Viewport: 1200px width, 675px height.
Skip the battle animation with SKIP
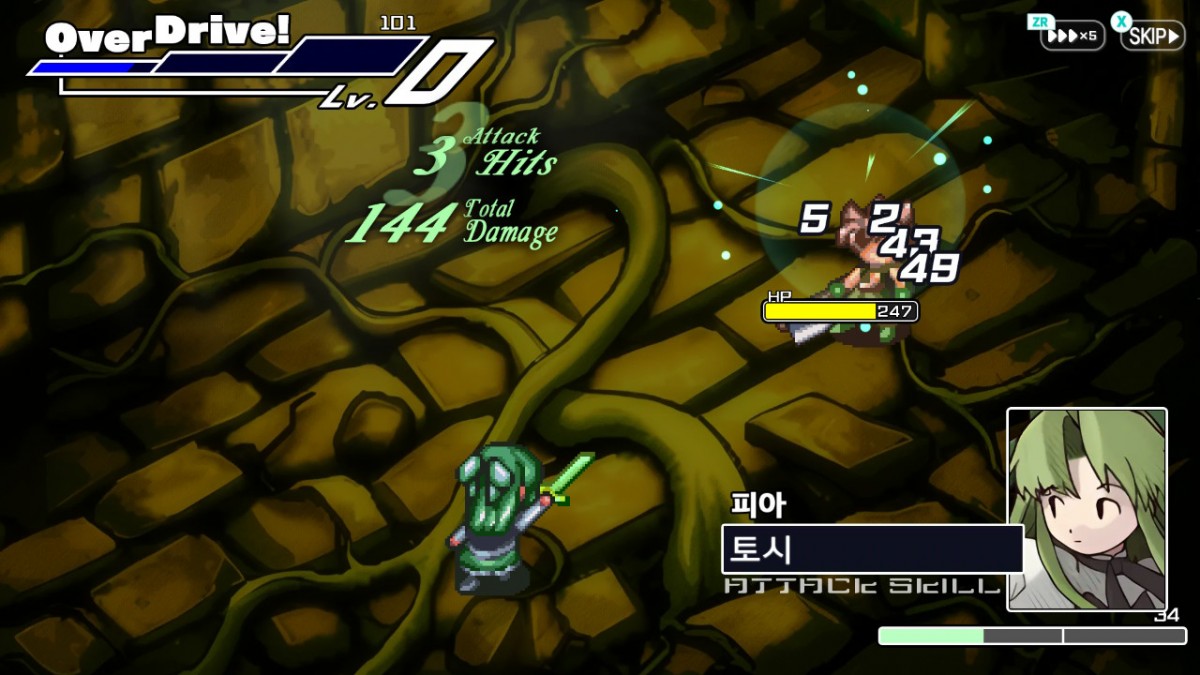coord(1151,36)
